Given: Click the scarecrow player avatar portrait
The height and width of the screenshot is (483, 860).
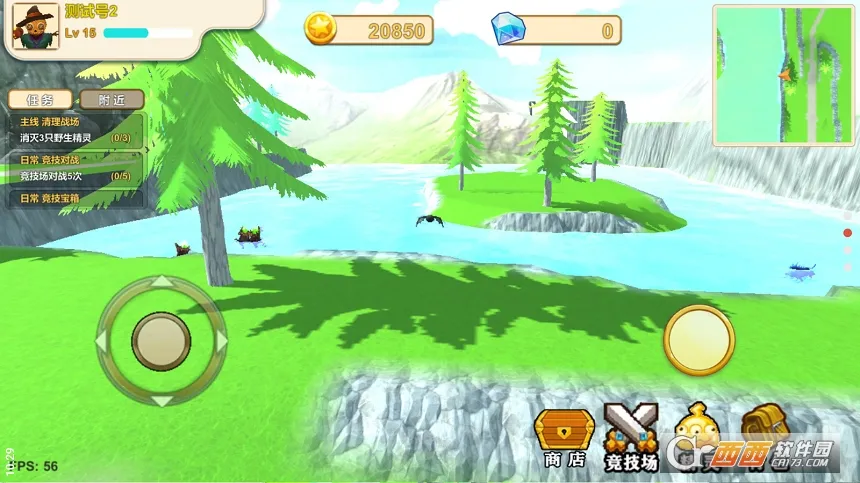Looking at the screenshot, I should pos(35,25).
